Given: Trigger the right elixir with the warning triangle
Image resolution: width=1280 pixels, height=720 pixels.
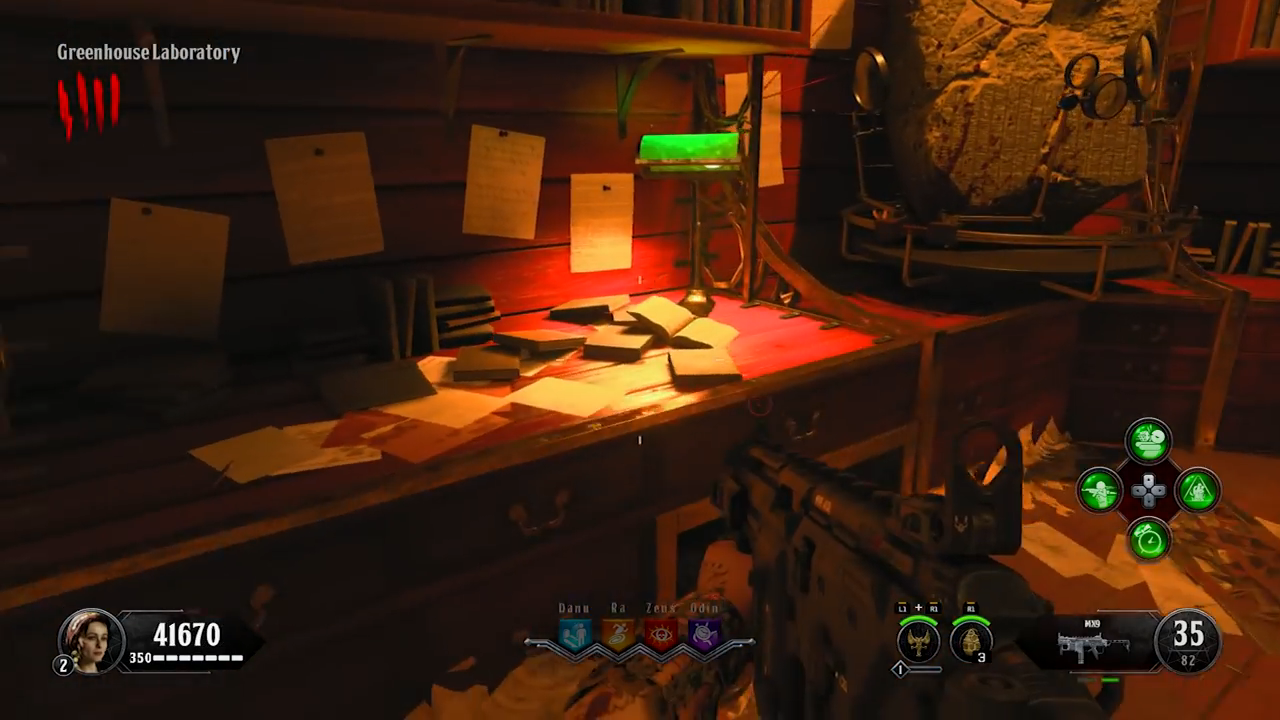Looking at the screenshot, I should [1197, 491].
